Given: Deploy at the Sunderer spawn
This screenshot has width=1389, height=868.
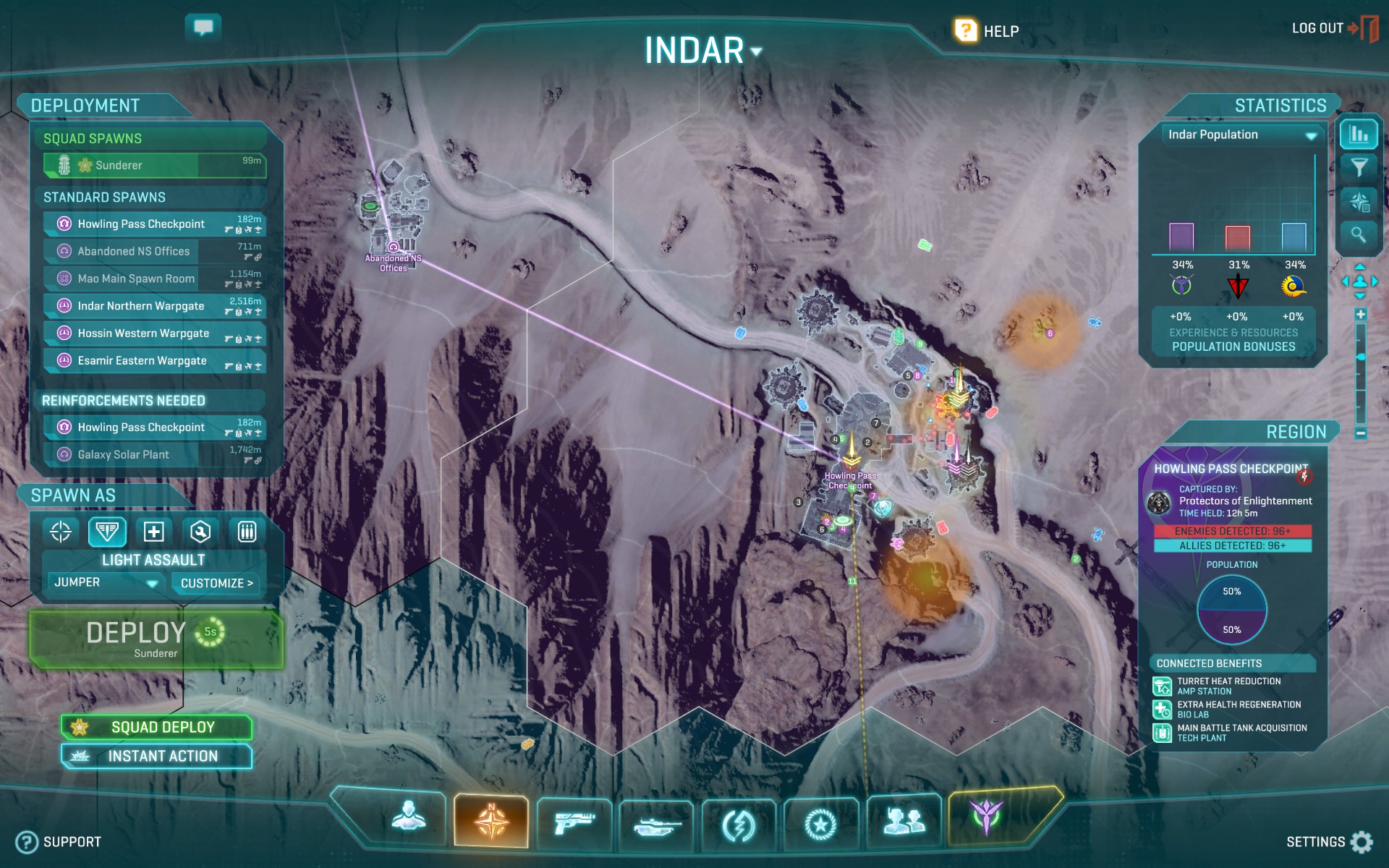Looking at the screenshot, I should tap(156, 639).
